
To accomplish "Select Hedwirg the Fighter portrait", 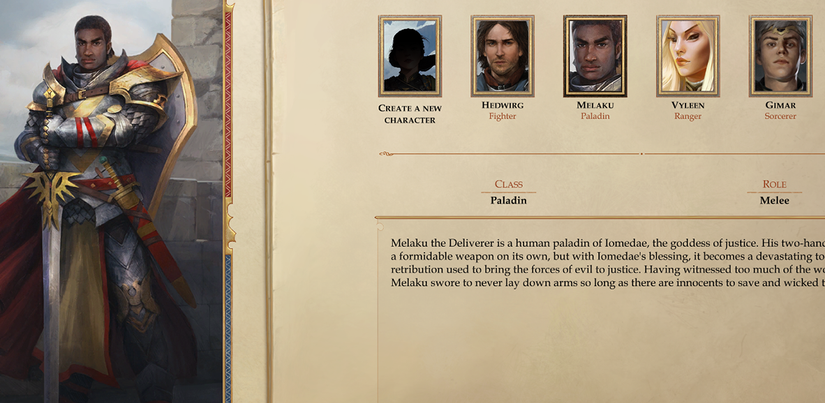I will (x=502, y=56).
